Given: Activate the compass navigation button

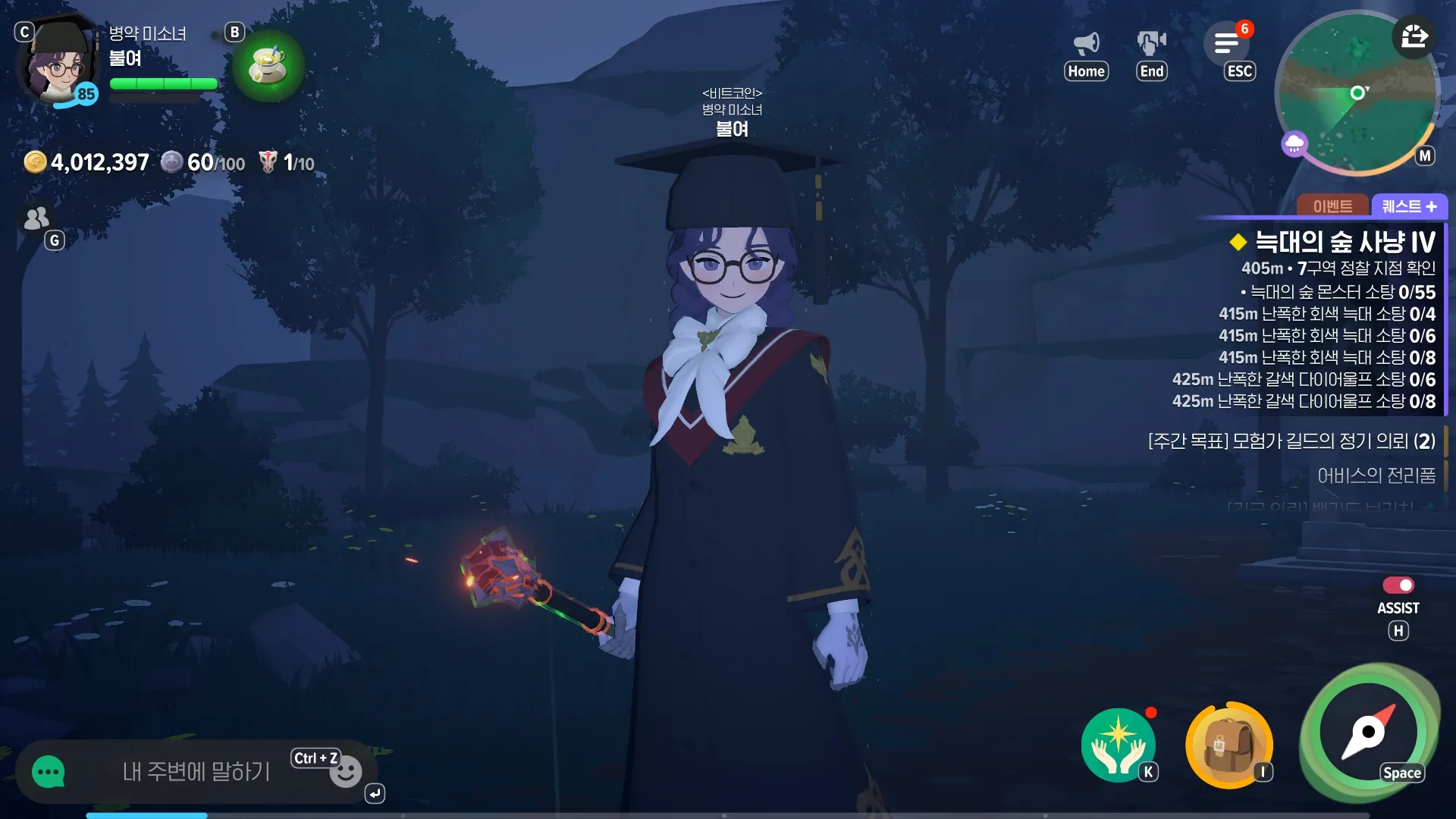Looking at the screenshot, I should (1369, 733).
